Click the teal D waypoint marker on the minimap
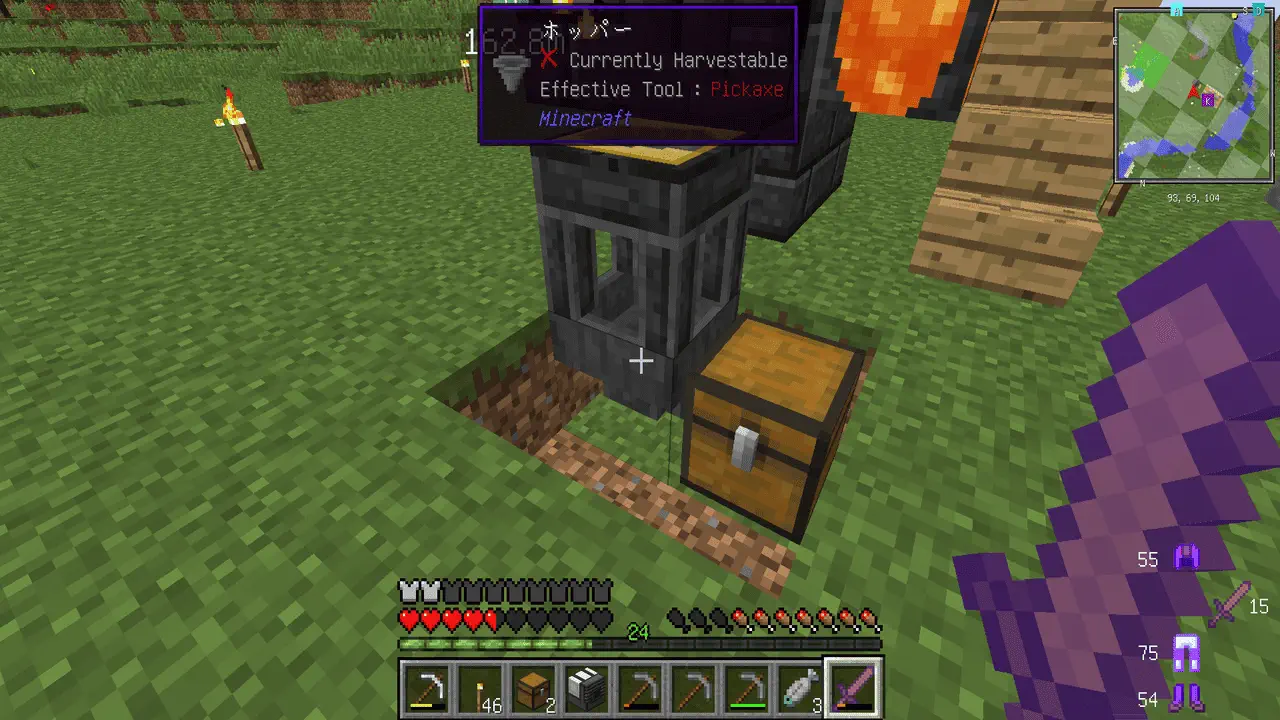Viewport: 1280px width, 720px height. point(1259,9)
